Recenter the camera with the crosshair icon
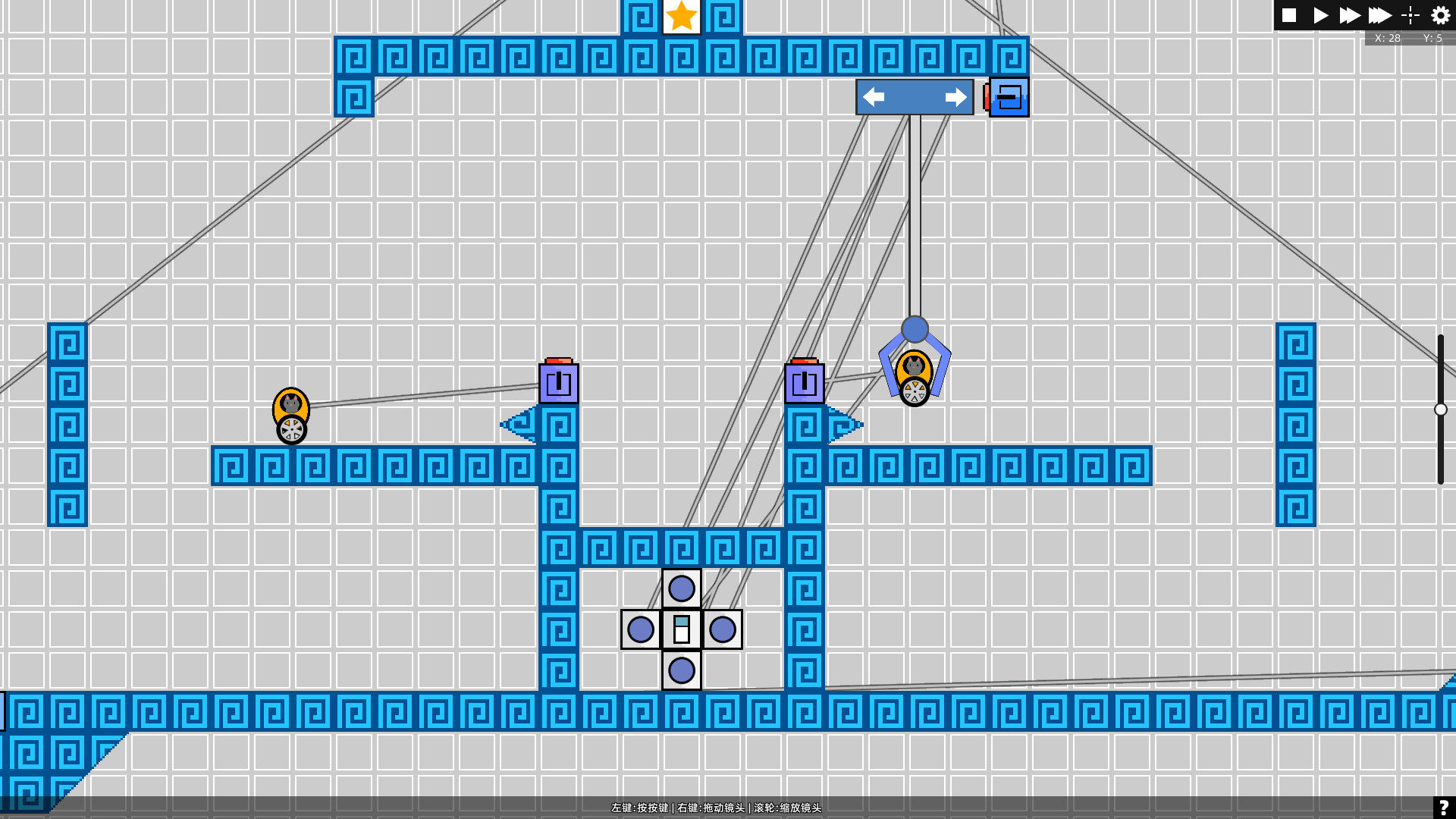The width and height of the screenshot is (1456, 819). click(1410, 15)
